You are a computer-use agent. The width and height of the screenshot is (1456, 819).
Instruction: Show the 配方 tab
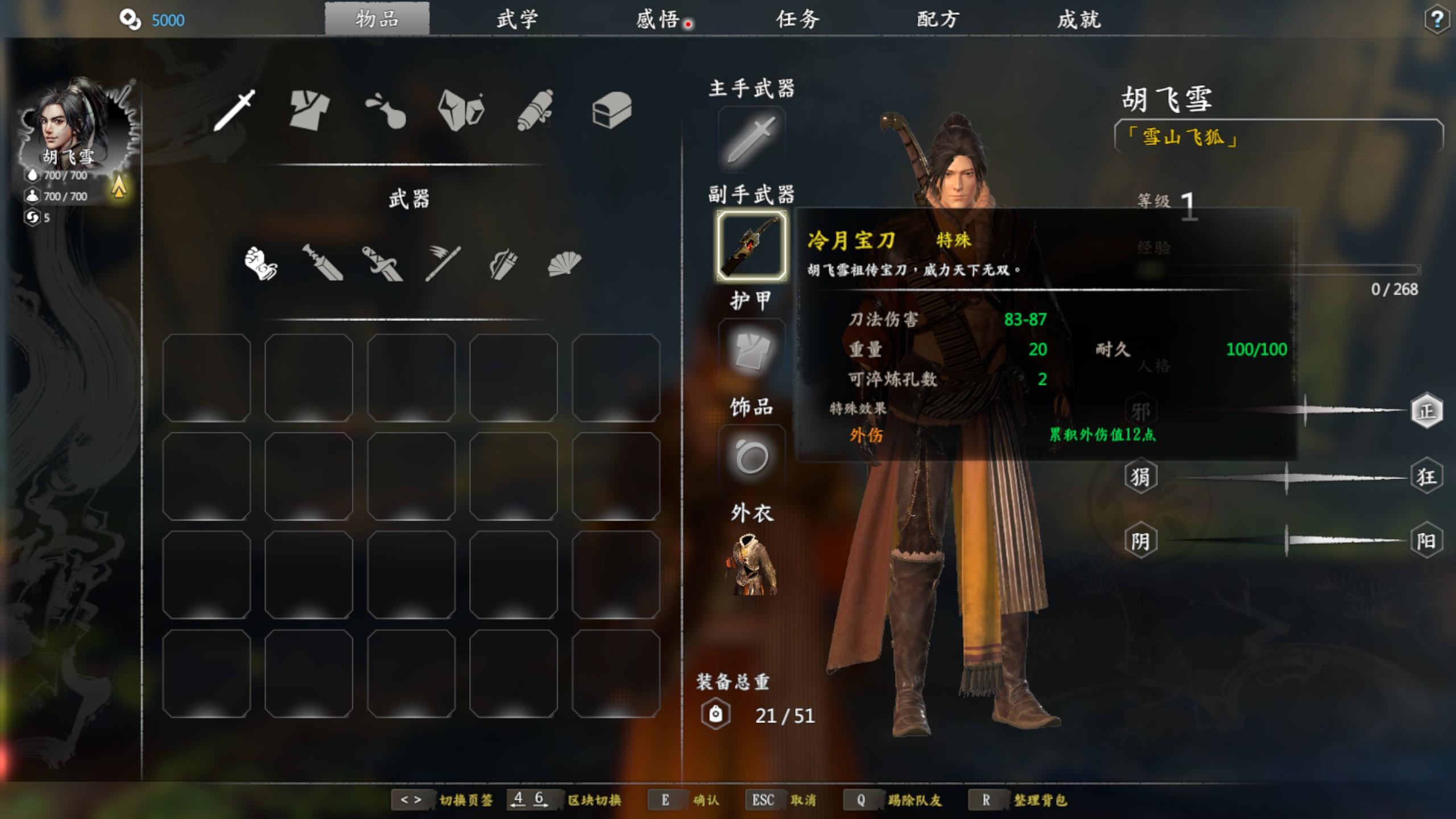[938, 19]
